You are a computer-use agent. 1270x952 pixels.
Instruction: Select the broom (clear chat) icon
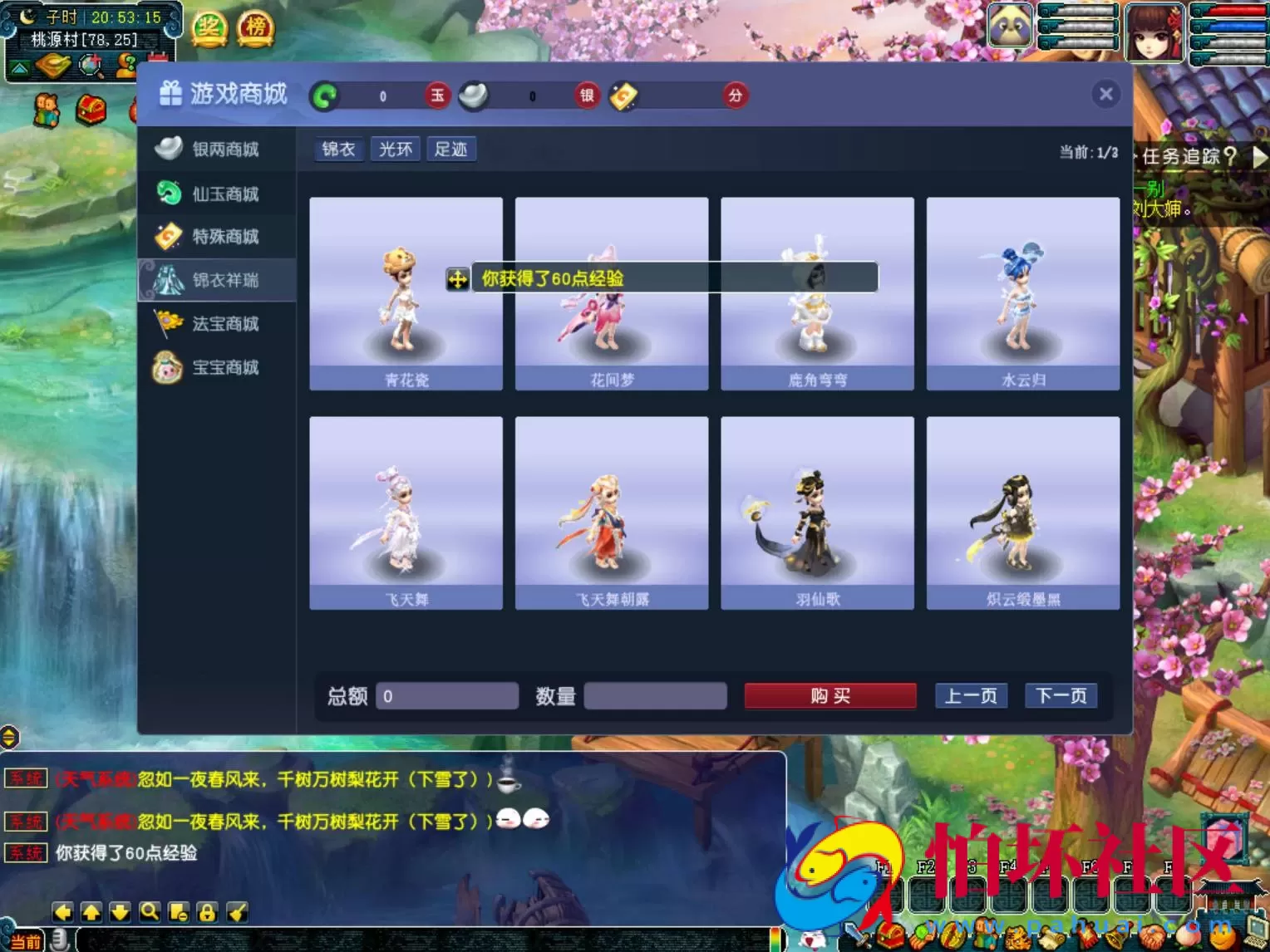point(237,910)
